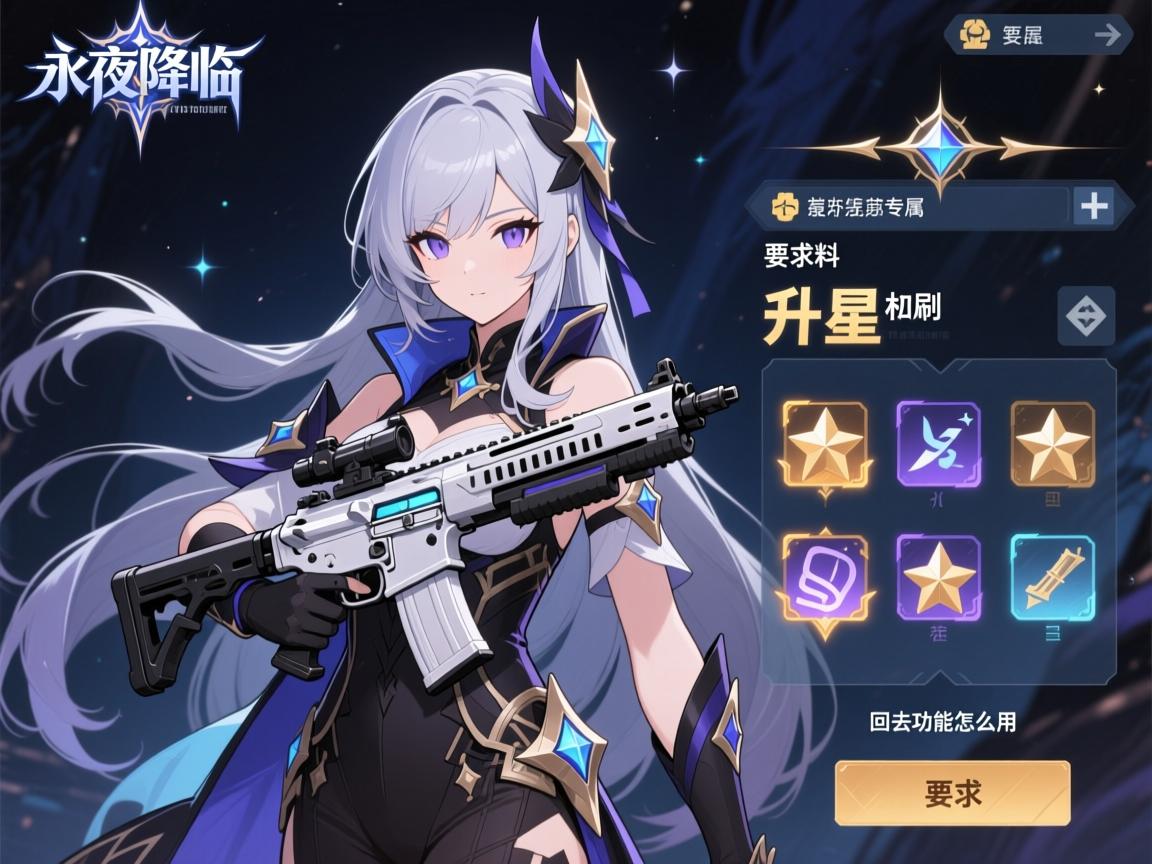Open the 回去功能怎么用 help link
This screenshot has width=1152, height=864.
coord(943,721)
